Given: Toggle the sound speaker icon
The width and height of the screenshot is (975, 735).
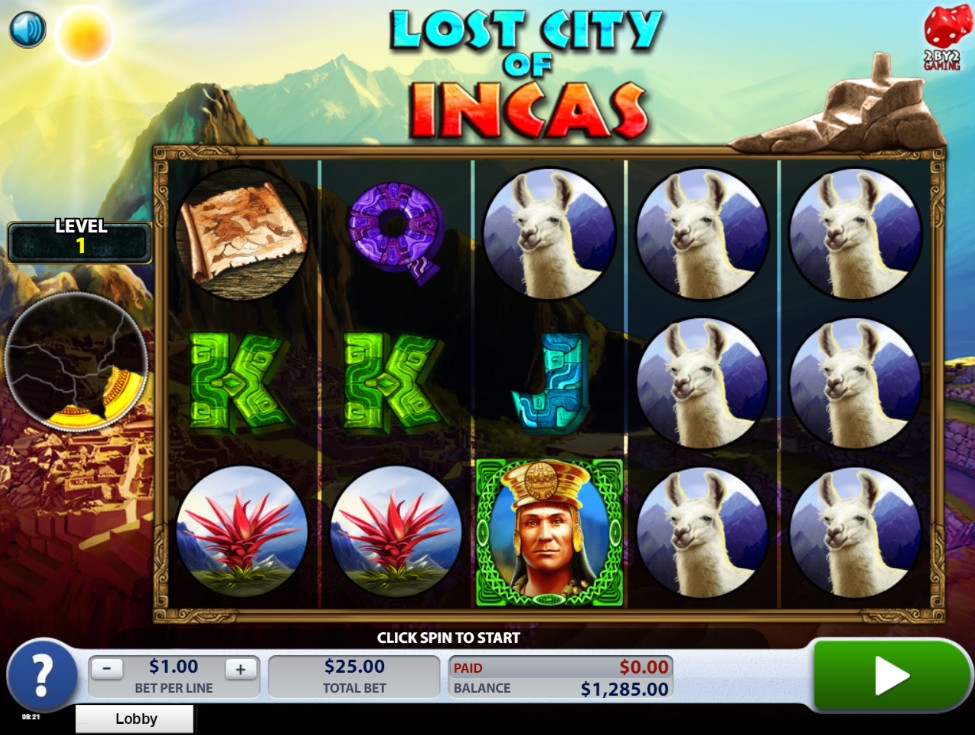Looking at the screenshot, I should tap(28, 29).
